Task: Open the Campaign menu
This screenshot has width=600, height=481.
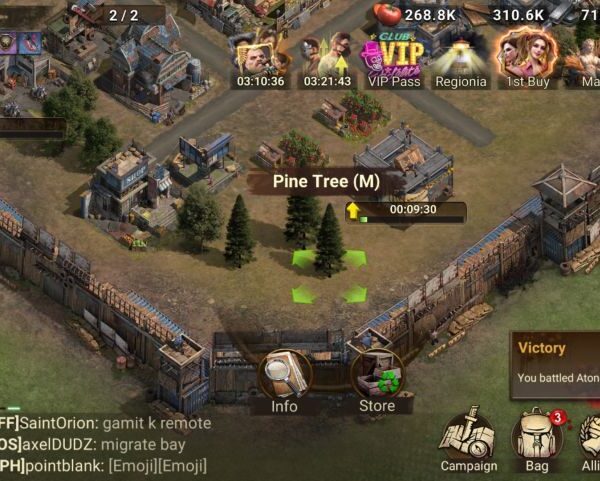Action: [468, 439]
